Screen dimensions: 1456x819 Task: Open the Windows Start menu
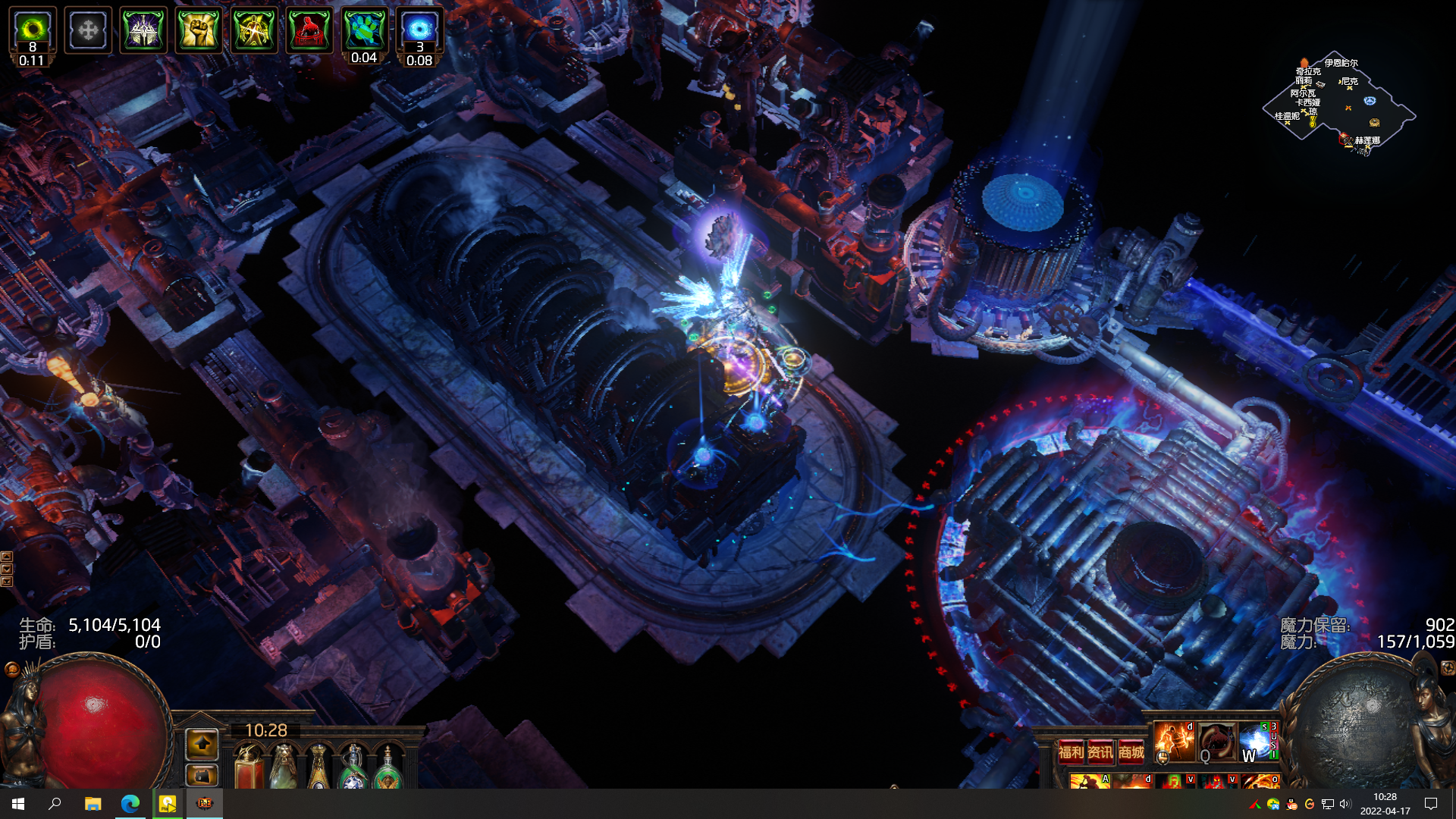click(x=18, y=804)
